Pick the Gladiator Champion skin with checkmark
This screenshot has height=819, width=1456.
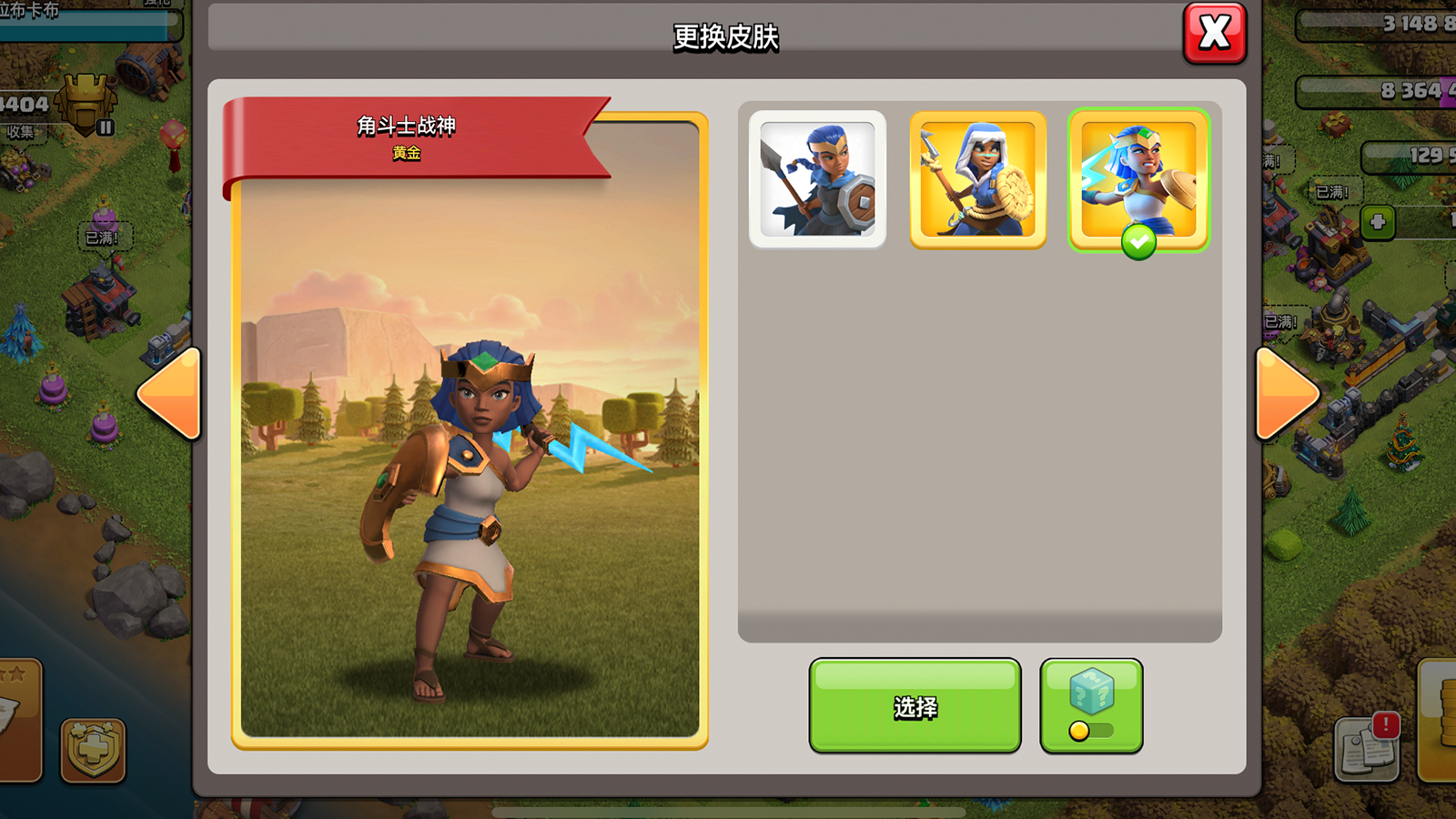pos(1138,179)
